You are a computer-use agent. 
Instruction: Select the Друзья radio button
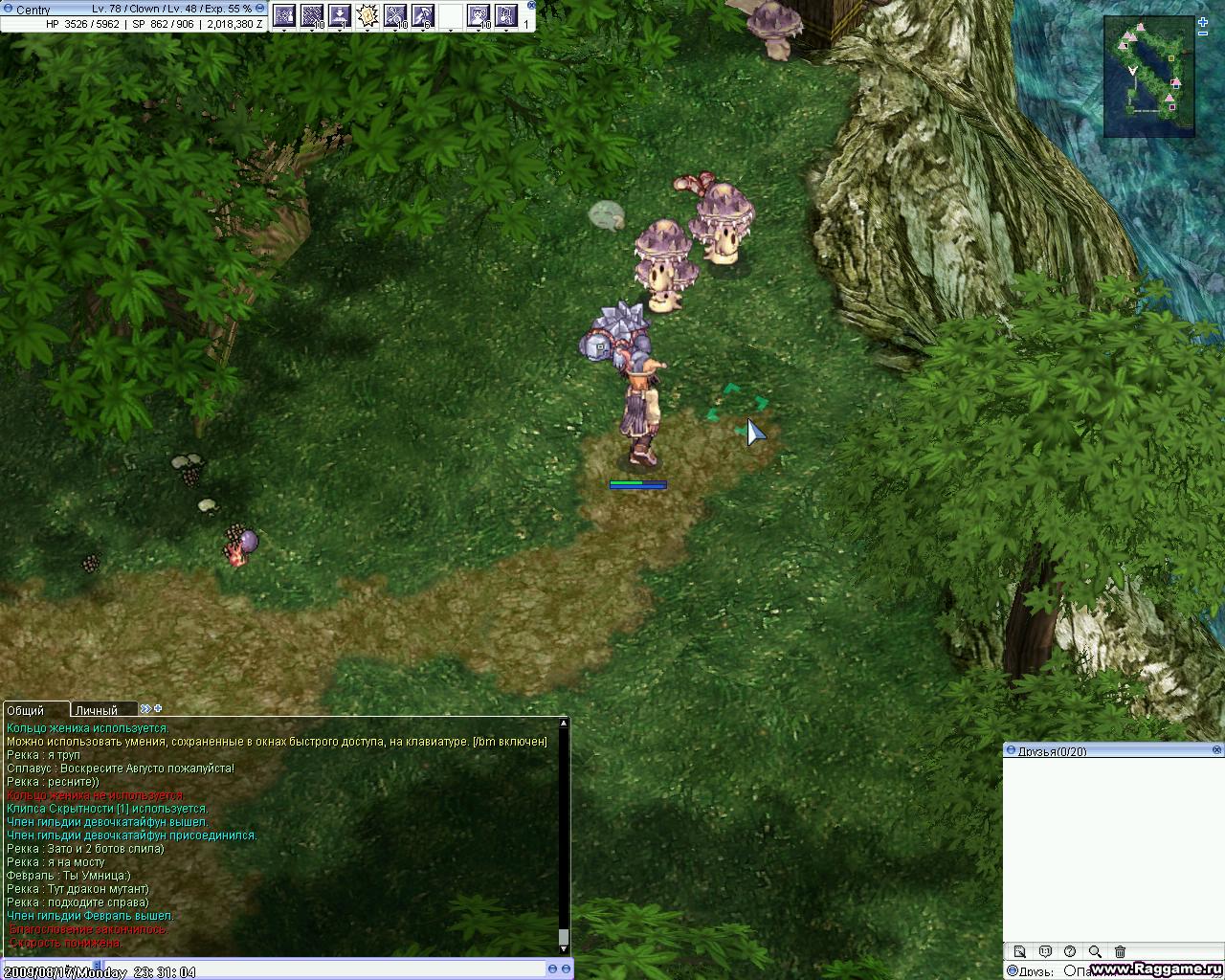point(1013,970)
